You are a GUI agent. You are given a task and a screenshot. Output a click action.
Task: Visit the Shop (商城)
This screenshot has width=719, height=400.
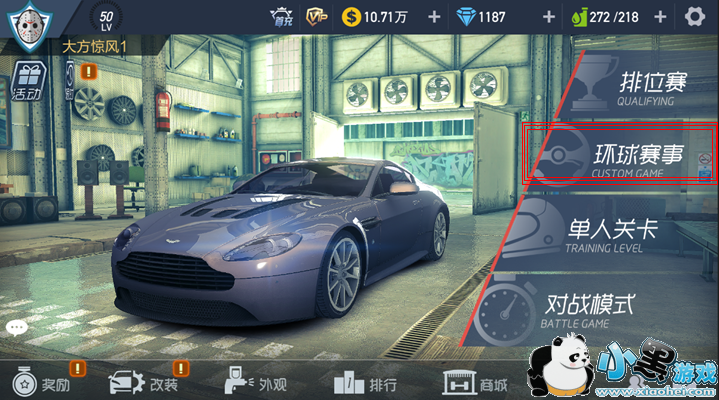point(476,383)
